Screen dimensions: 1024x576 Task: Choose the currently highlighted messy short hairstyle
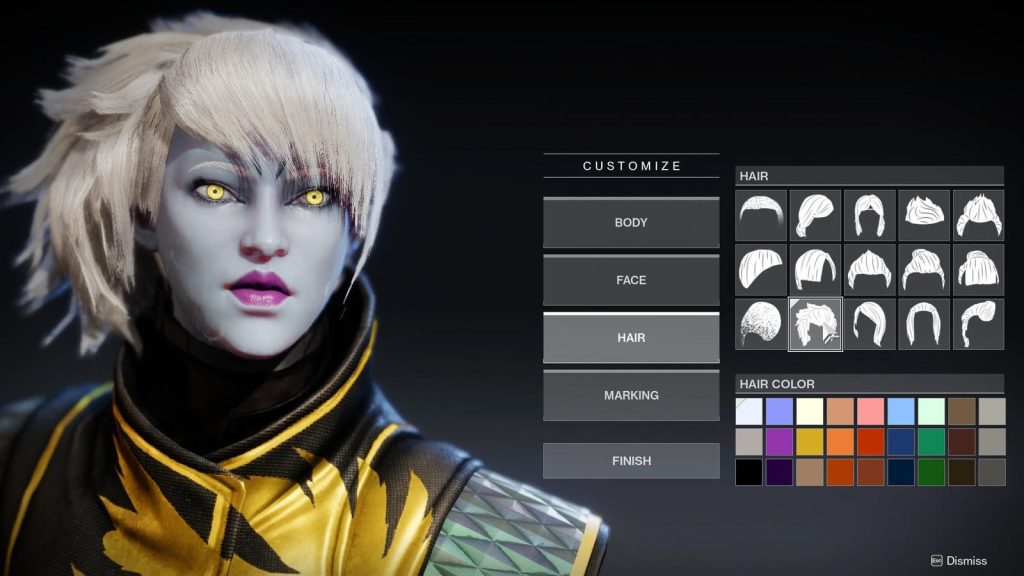pos(815,324)
